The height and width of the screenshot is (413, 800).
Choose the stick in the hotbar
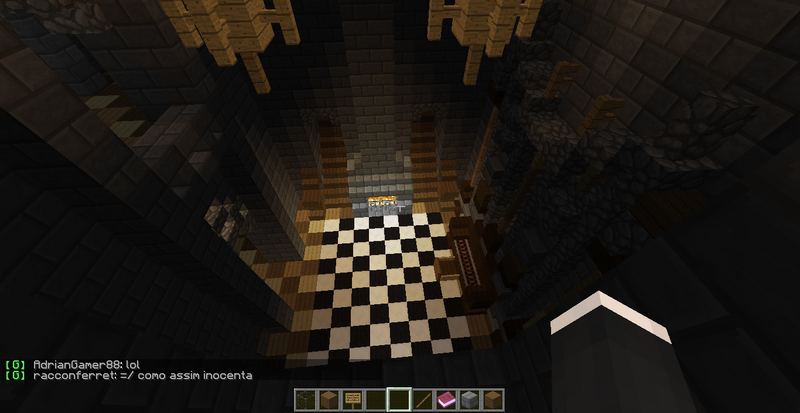[x=423, y=400]
